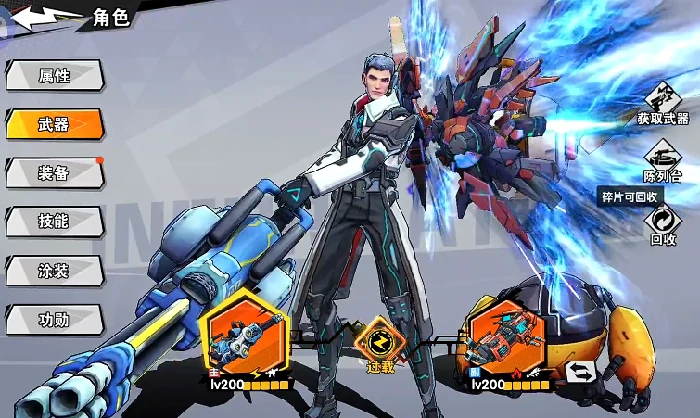The height and width of the screenshot is (418, 700).
Task: Open 获取武器 (Get Weapons)
Action: coord(664,104)
